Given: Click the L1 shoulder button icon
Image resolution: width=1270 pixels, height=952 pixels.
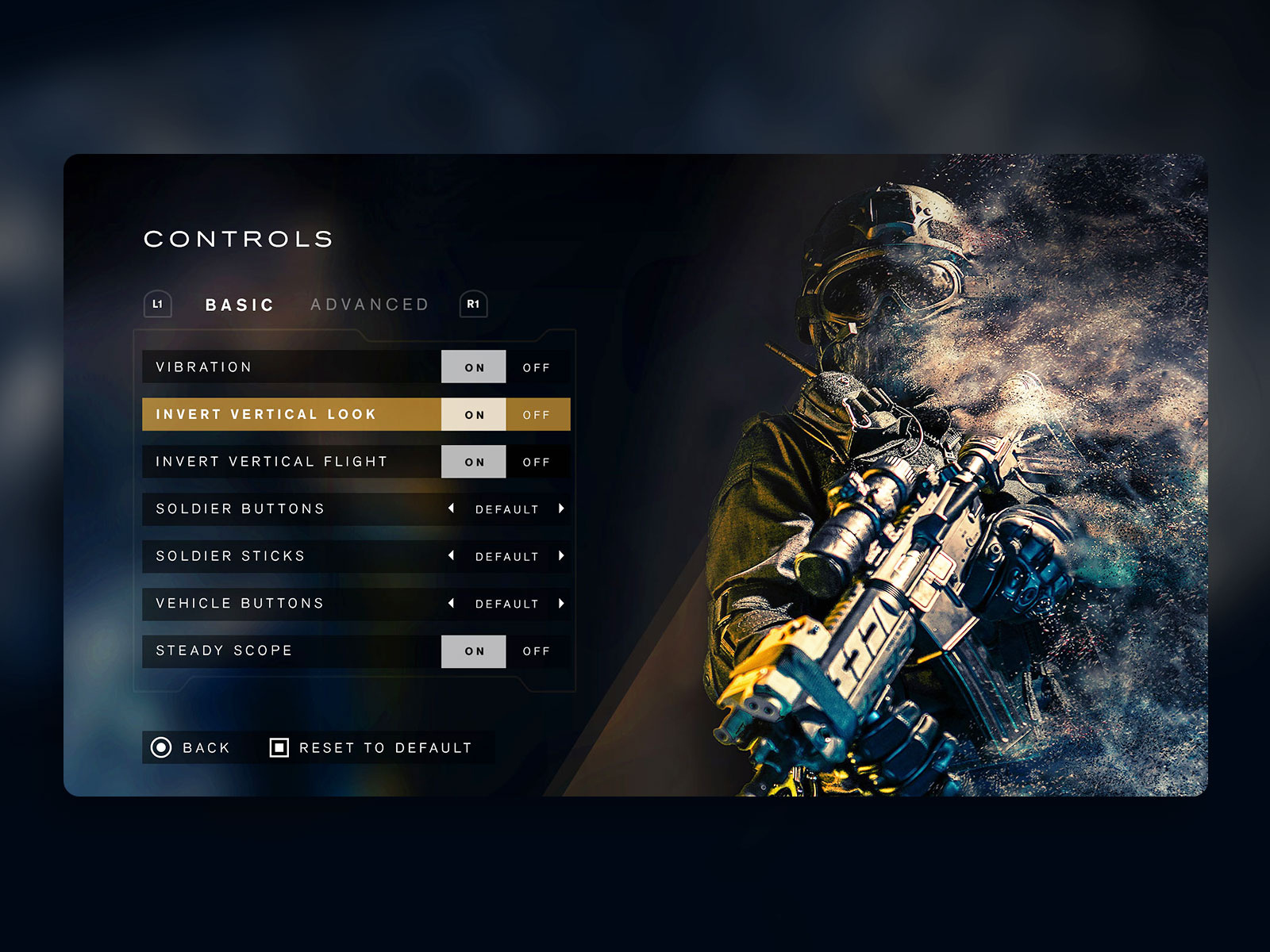Looking at the screenshot, I should coord(158,304).
